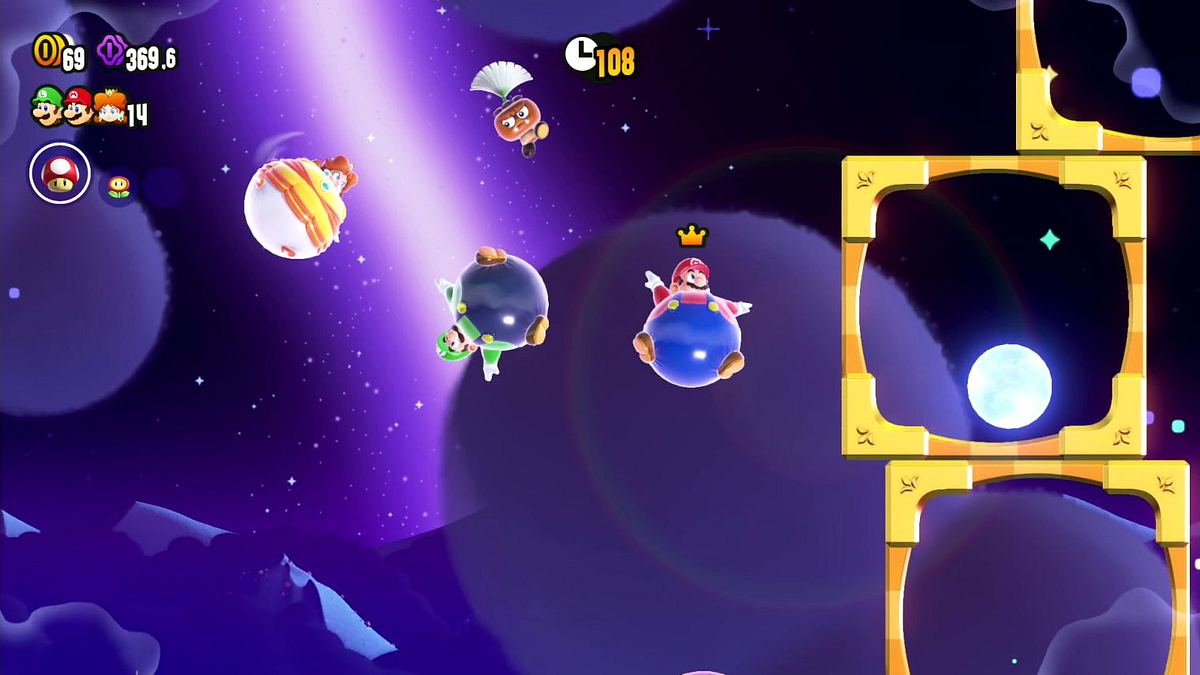Click the small Fire Flower badge icon
This screenshot has height=675, width=1200.
[x=118, y=187]
